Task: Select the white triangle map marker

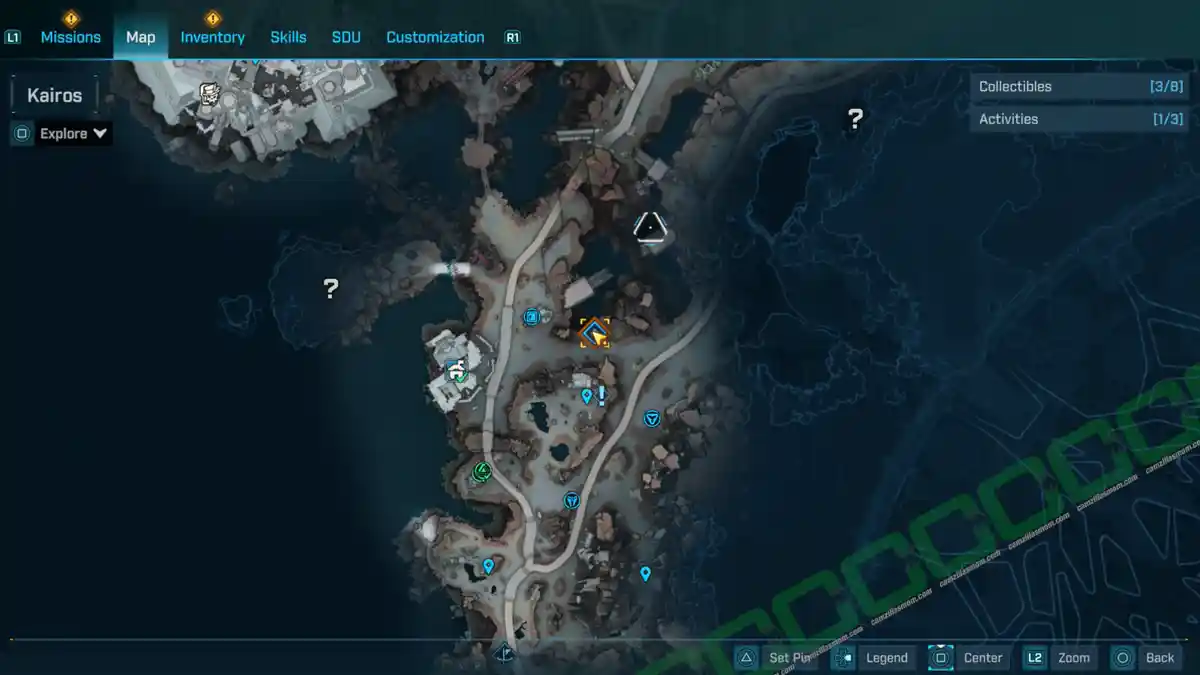Action: (x=650, y=229)
